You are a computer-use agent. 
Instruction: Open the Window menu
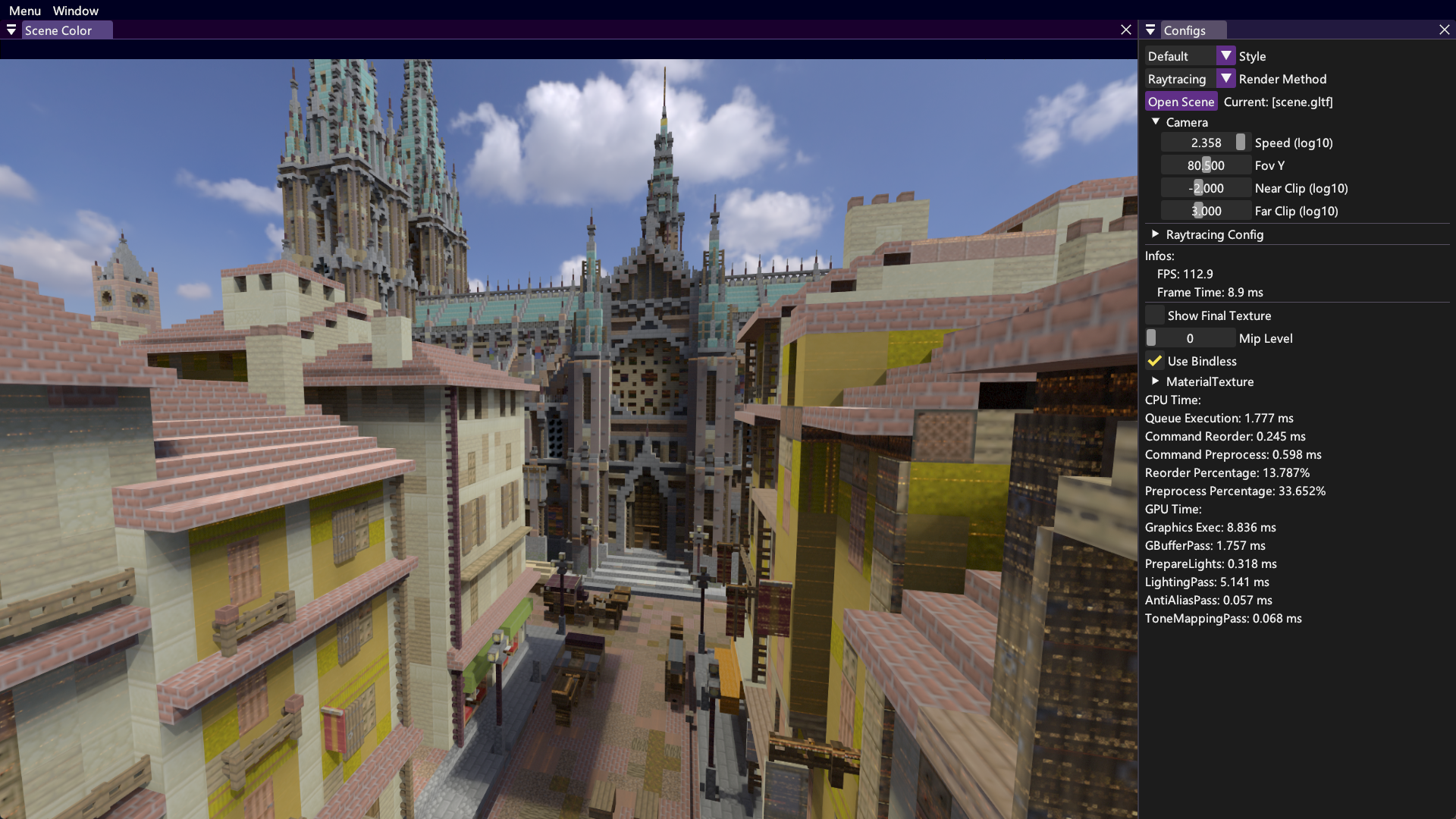(x=75, y=11)
